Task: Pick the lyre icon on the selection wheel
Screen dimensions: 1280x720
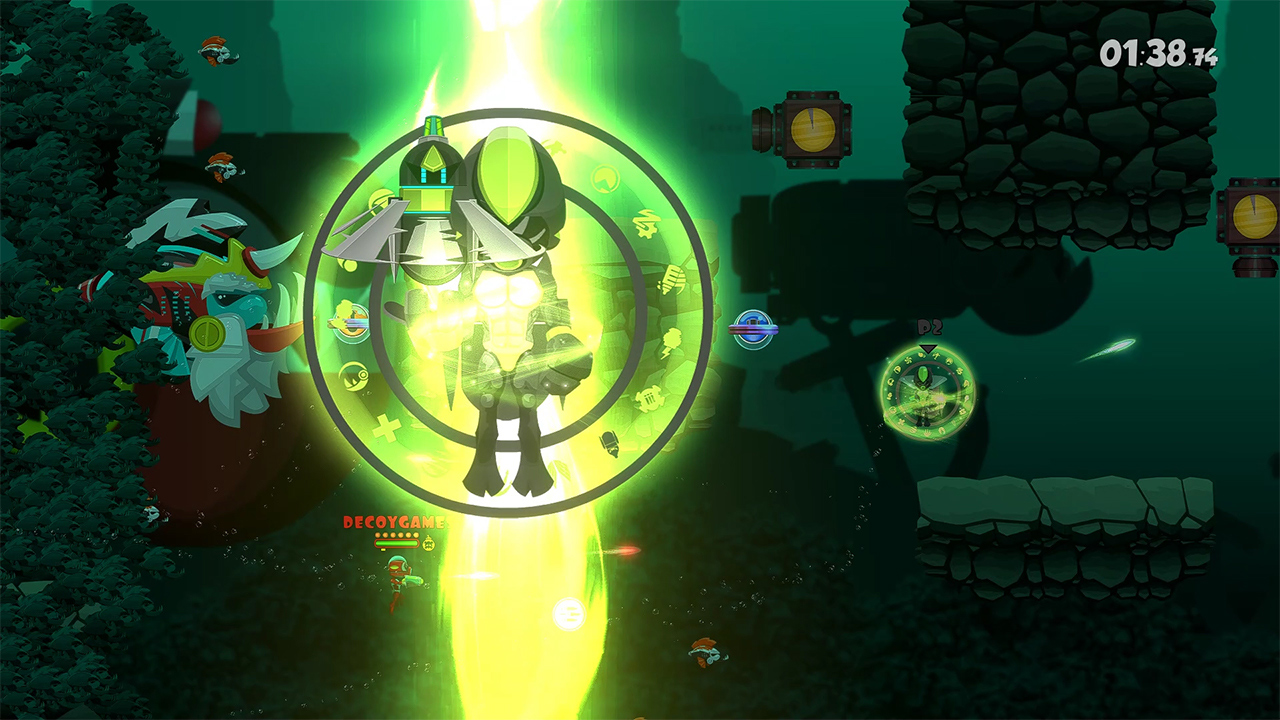Action: [650, 398]
